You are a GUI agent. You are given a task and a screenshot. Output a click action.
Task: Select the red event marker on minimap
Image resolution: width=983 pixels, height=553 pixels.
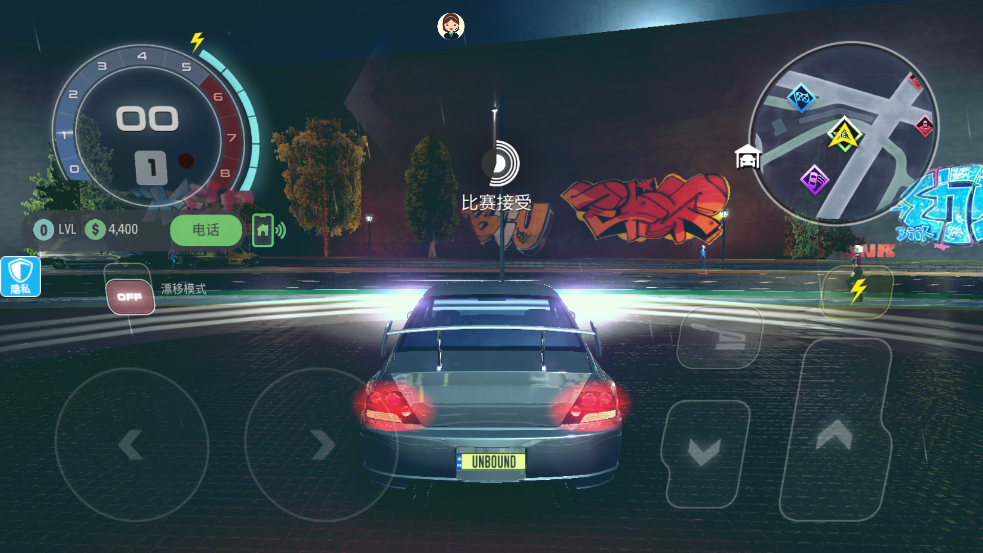[x=925, y=126]
